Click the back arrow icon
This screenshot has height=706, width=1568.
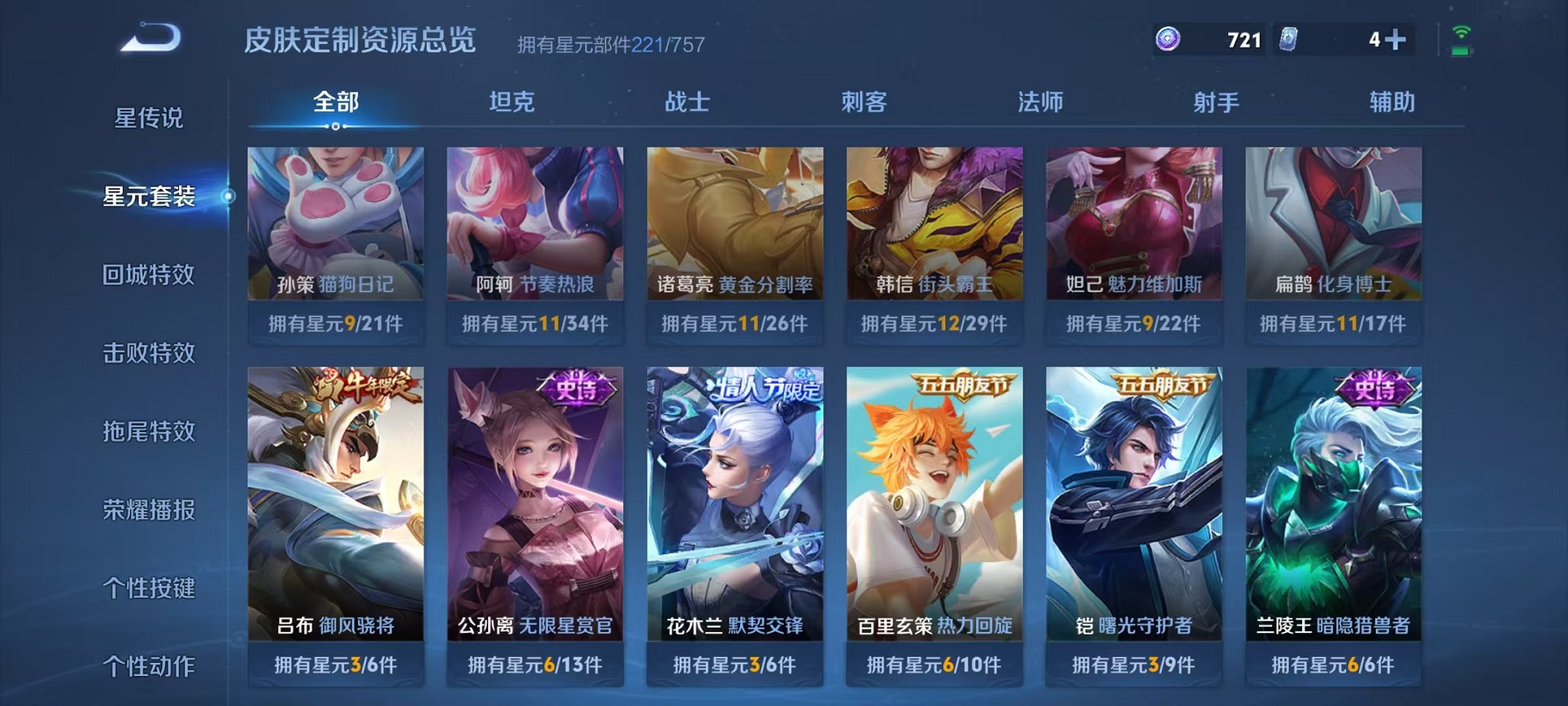(x=151, y=37)
